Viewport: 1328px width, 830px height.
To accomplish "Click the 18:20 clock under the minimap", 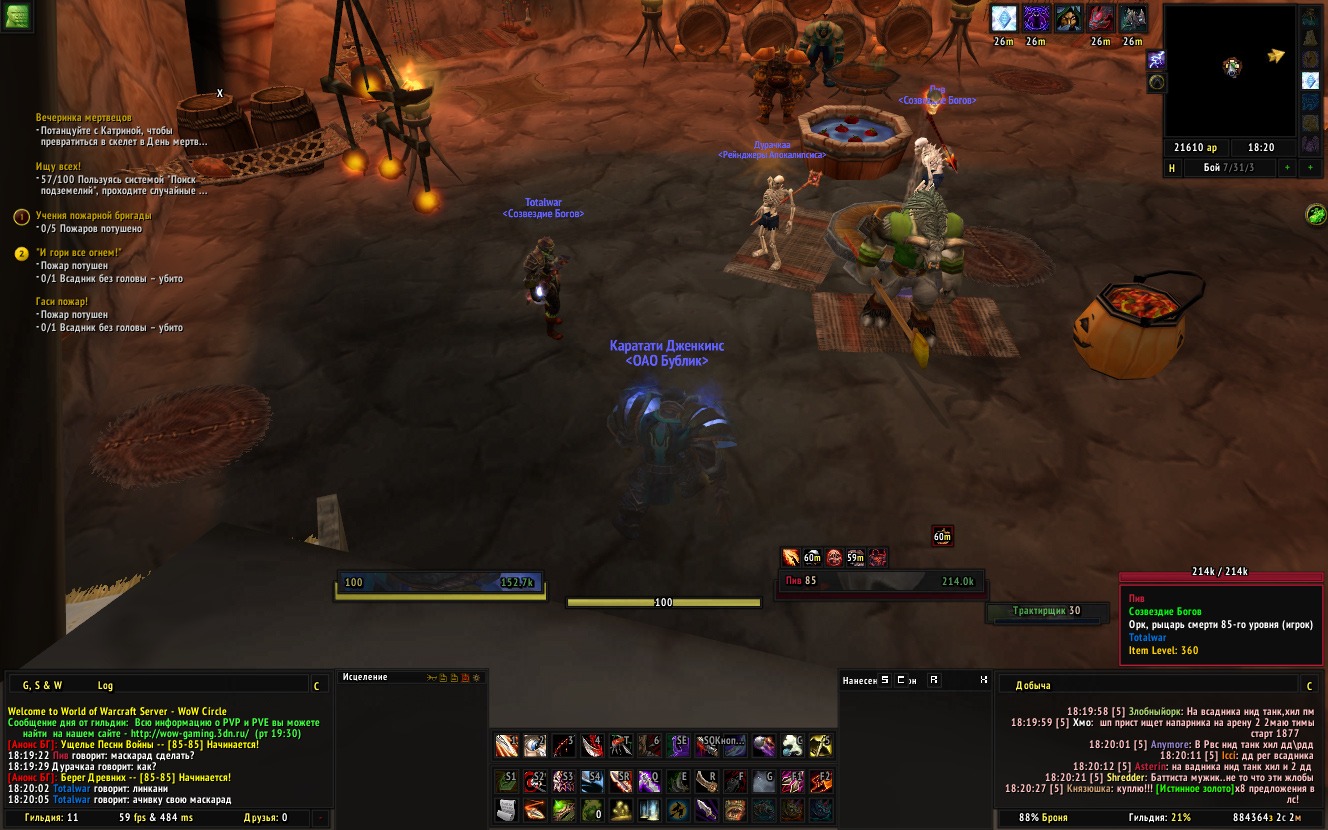I will pyautogui.click(x=1261, y=147).
